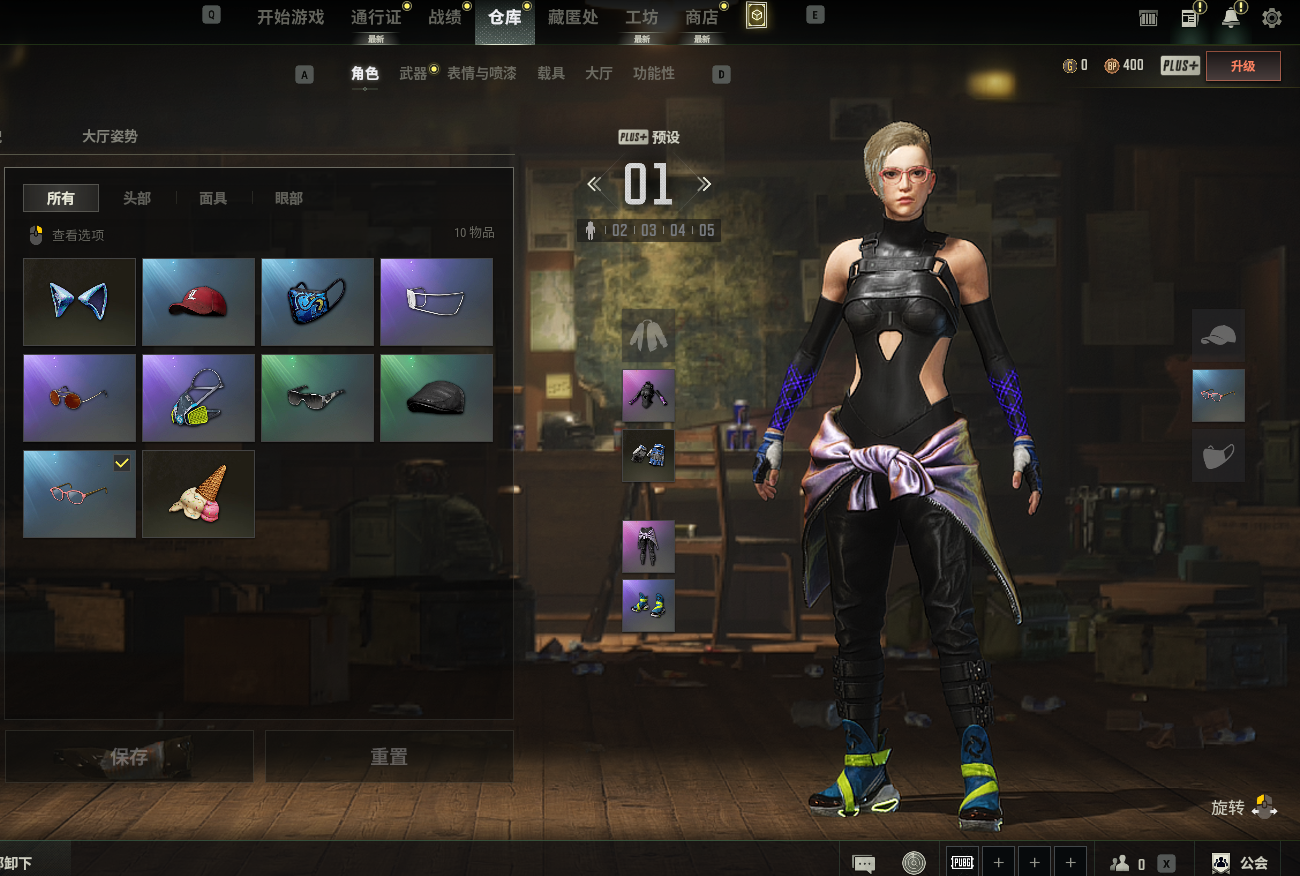
Task: Click the equipped shoes slot
Action: 648,606
